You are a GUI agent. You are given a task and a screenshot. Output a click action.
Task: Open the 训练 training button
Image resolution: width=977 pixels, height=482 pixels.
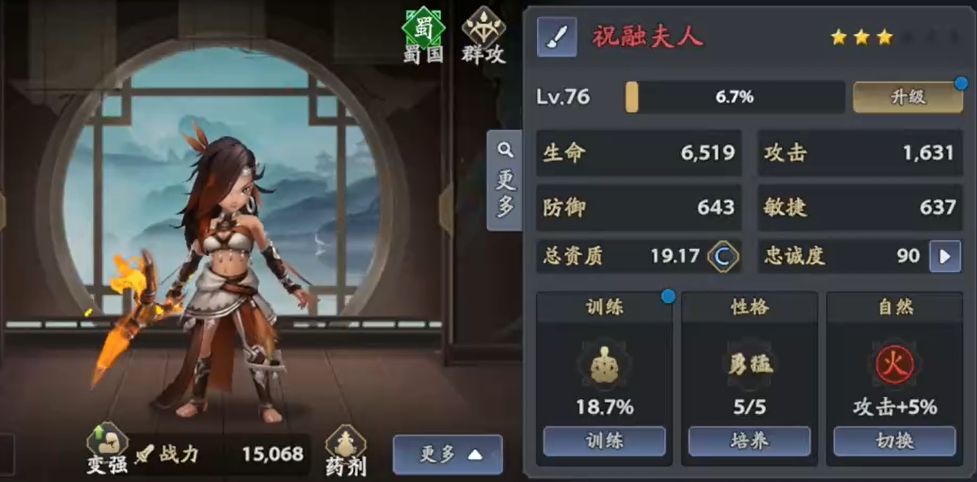pos(603,441)
